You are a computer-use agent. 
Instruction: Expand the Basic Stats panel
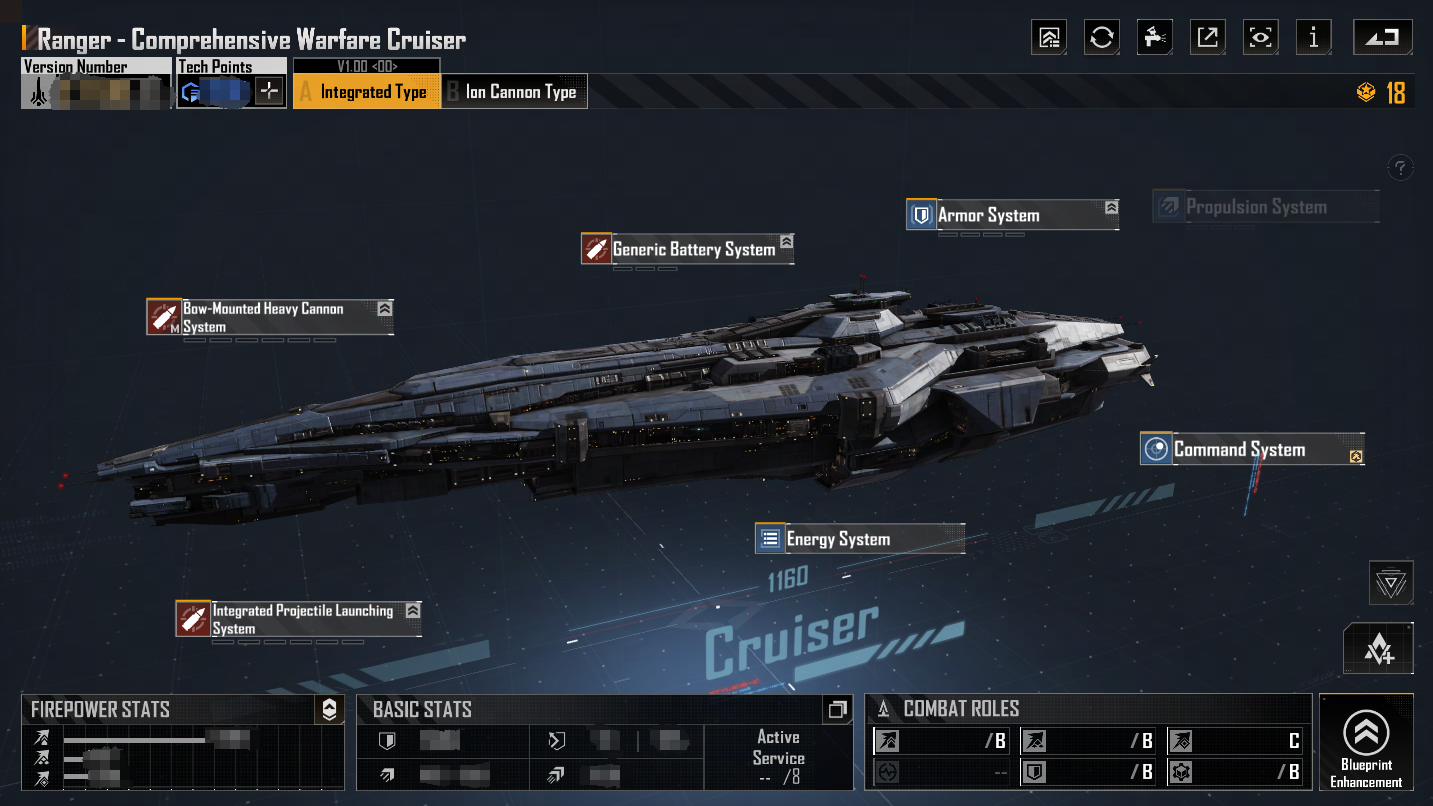[837, 710]
